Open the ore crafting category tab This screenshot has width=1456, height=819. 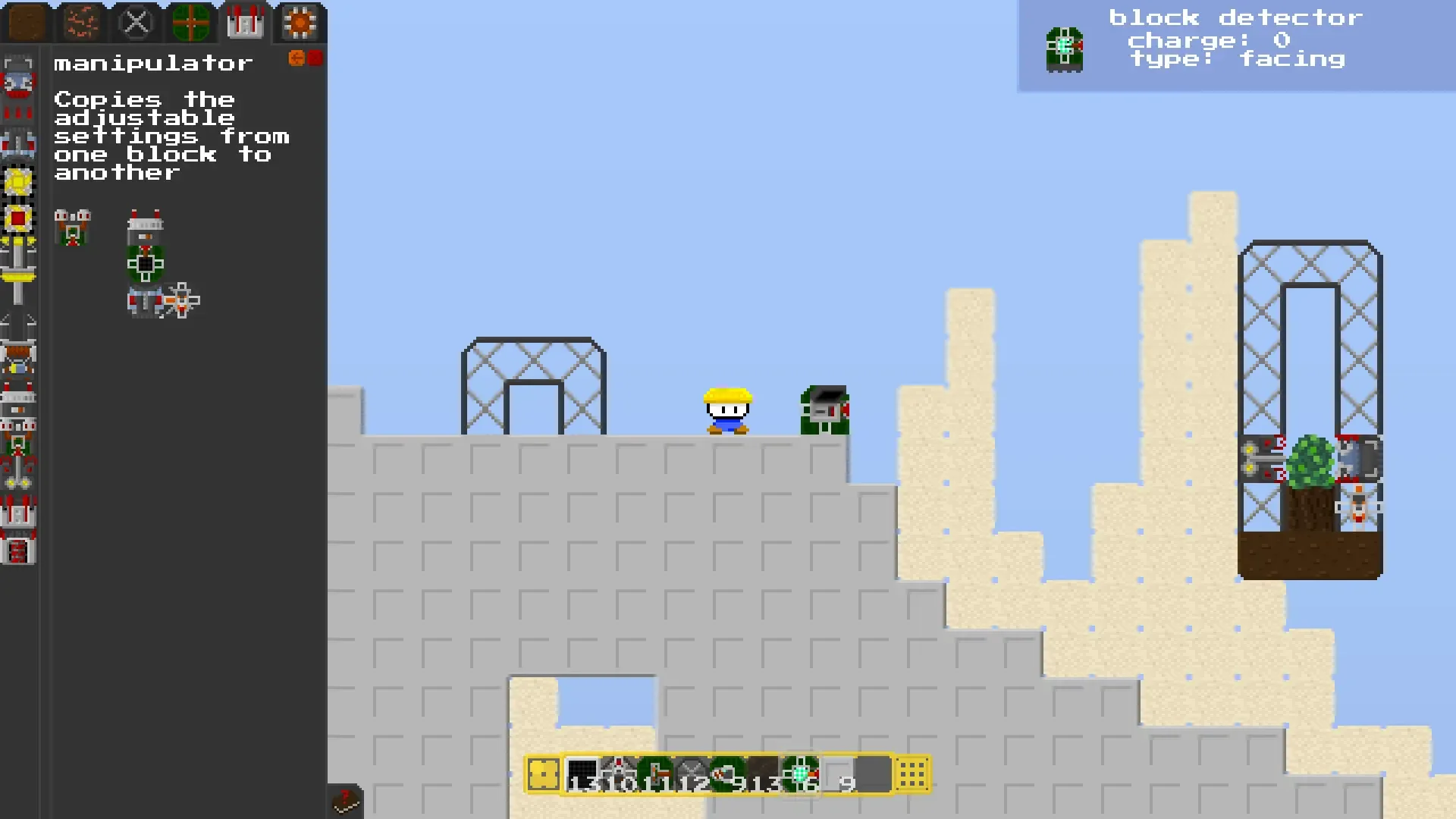pos(80,23)
